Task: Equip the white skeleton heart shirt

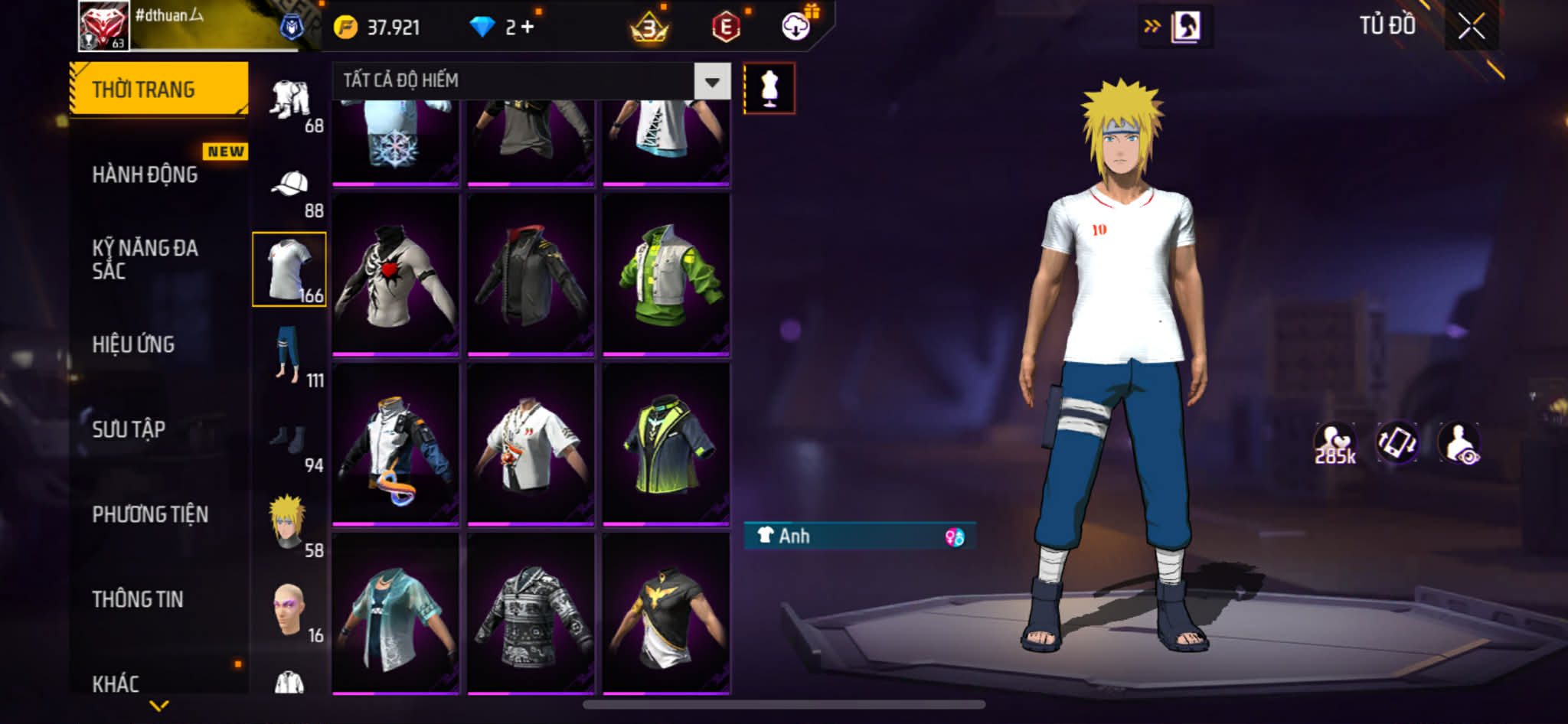Action: point(395,275)
